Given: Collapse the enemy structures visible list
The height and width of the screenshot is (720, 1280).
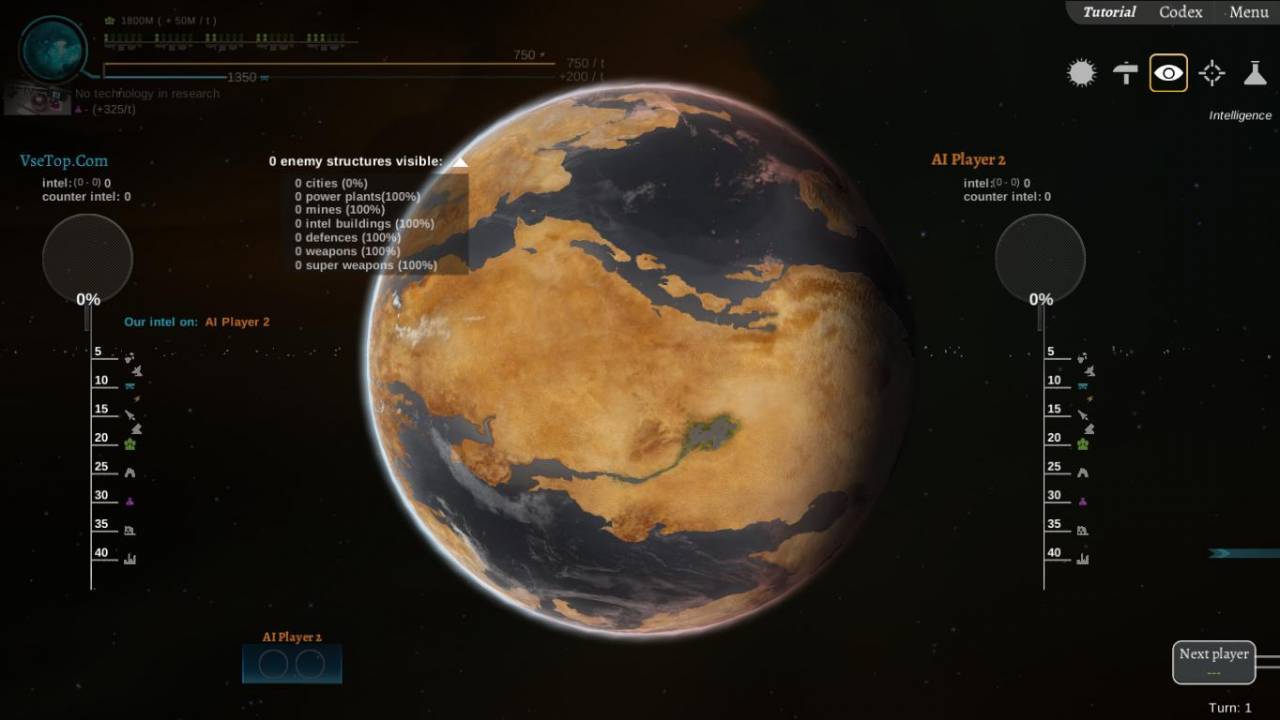Looking at the screenshot, I should click(x=459, y=161).
